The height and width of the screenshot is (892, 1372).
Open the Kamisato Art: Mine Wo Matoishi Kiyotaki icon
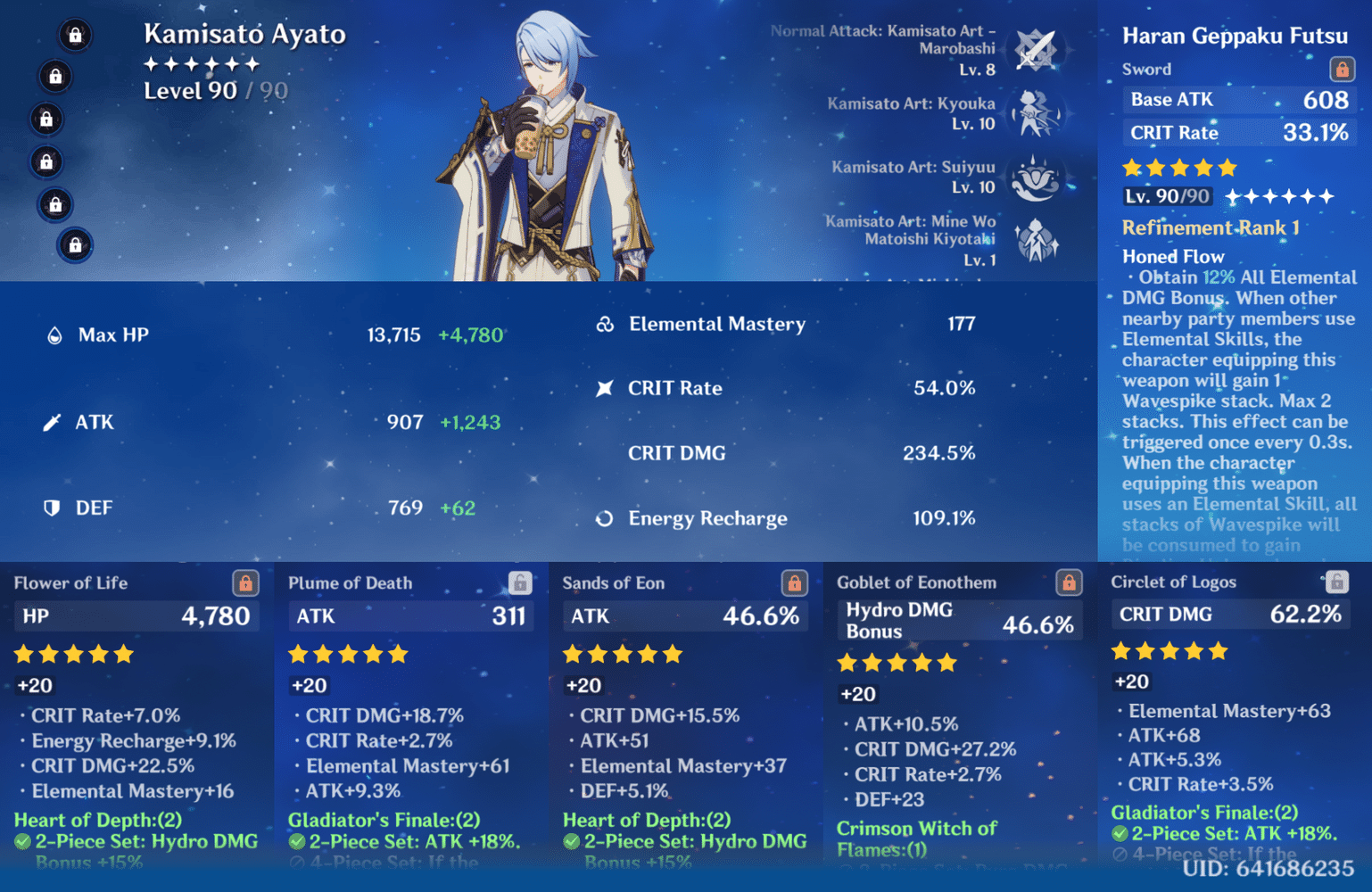1036,241
